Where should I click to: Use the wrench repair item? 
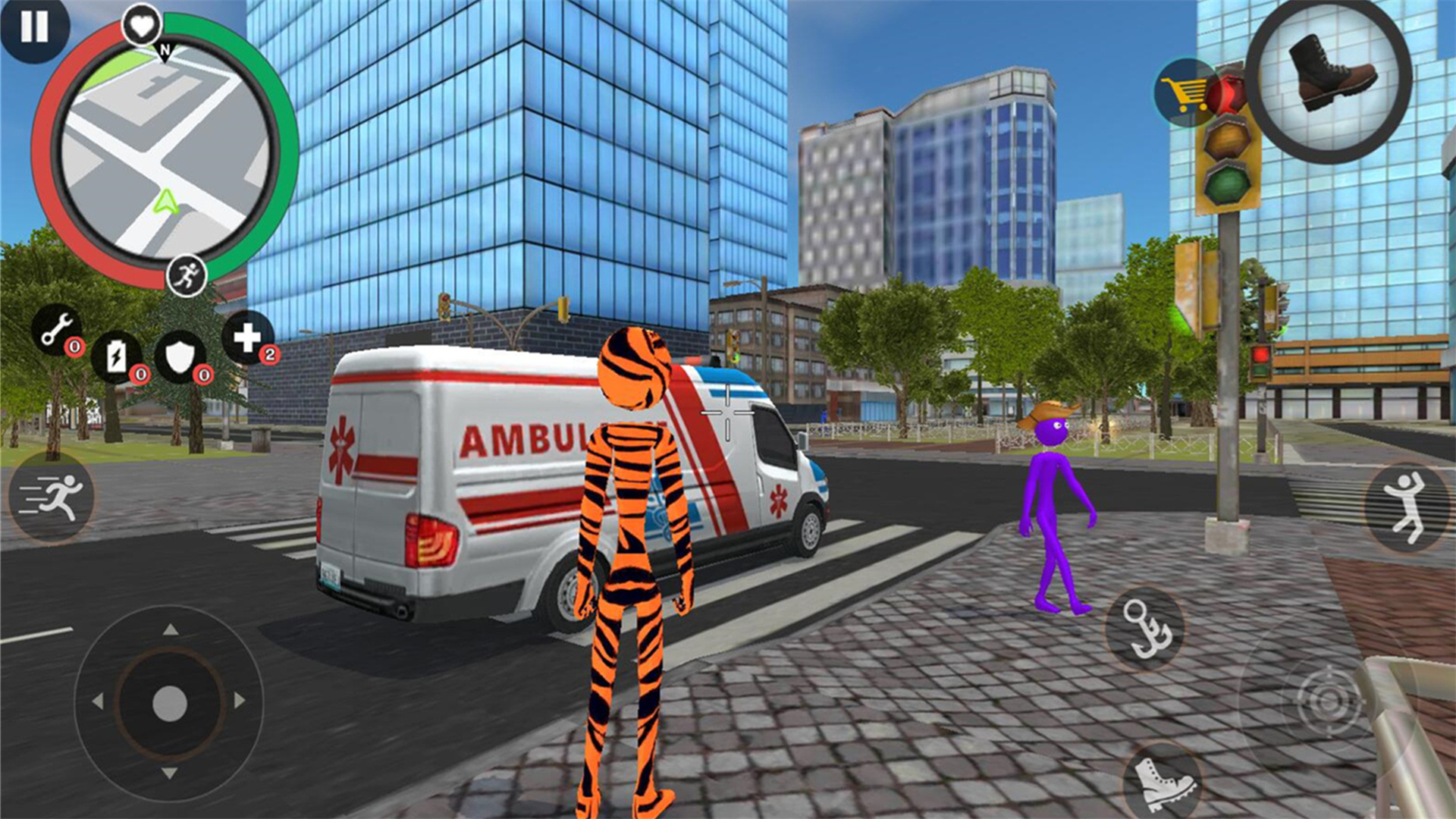[58, 330]
